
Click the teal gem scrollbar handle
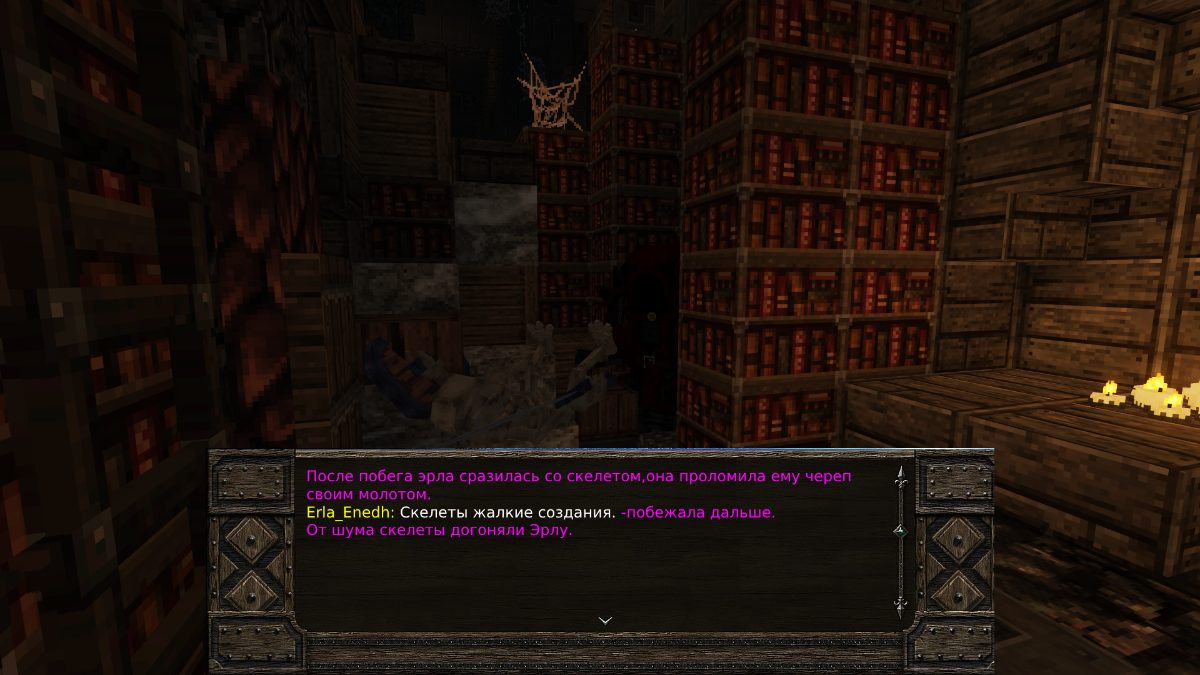[x=899, y=529]
